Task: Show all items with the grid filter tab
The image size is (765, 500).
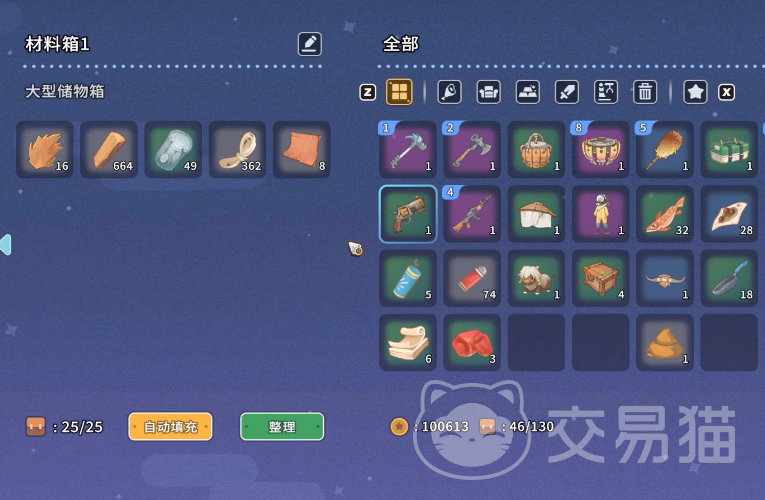Action: pyautogui.click(x=399, y=92)
